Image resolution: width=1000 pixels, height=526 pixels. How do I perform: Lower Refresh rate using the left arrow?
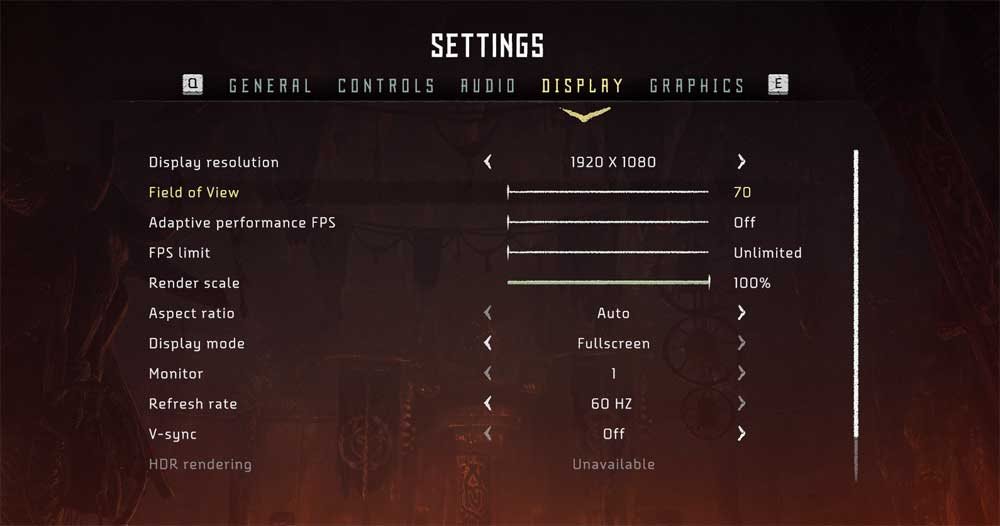tap(488, 404)
